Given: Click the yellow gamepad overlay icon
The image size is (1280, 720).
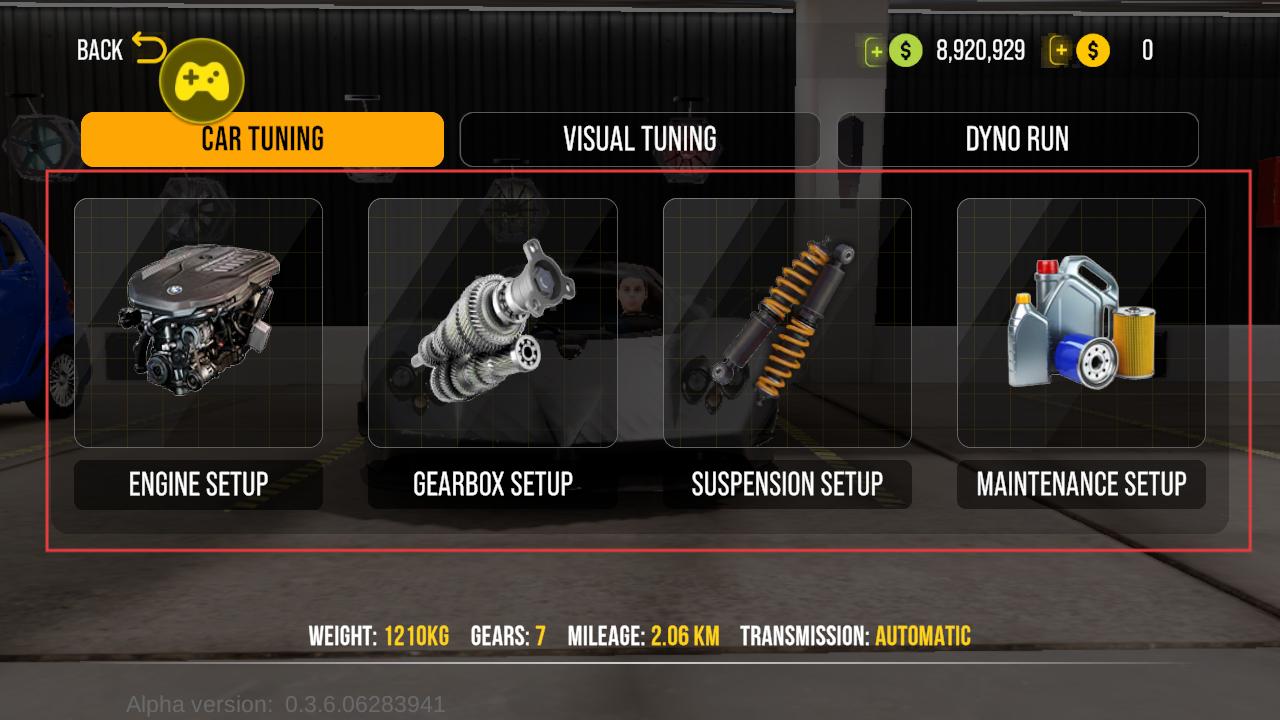Looking at the screenshot, I should [x=202, y=81].
